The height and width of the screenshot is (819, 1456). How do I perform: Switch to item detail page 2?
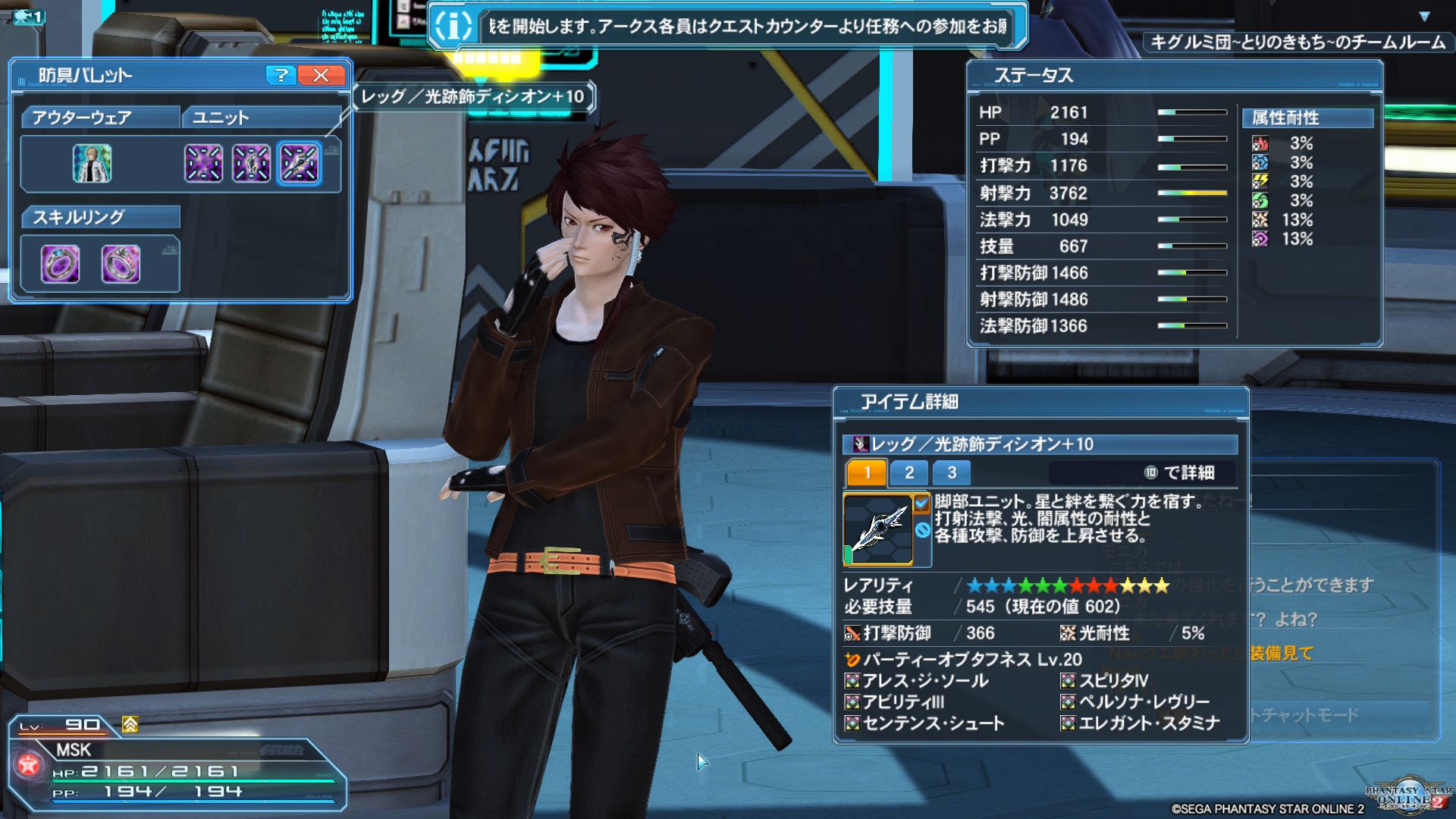[908, 473]
